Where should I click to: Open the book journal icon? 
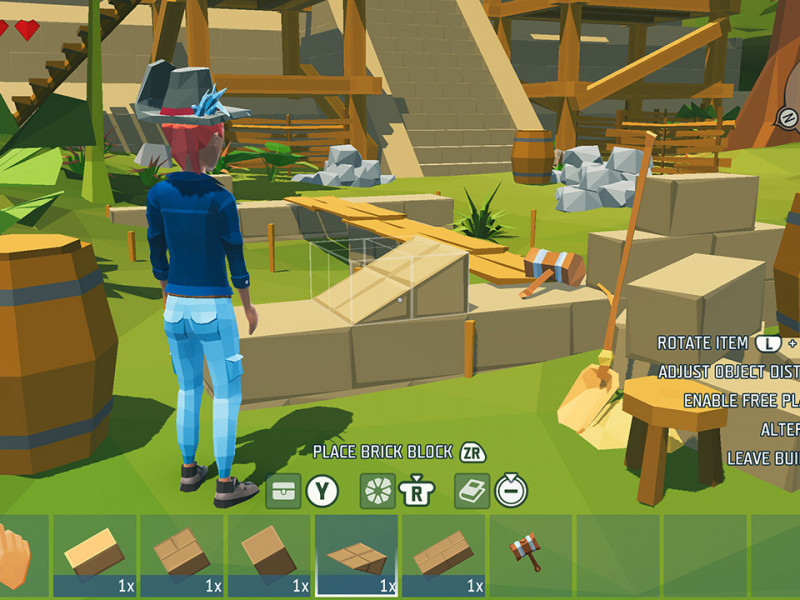point(472,490)
